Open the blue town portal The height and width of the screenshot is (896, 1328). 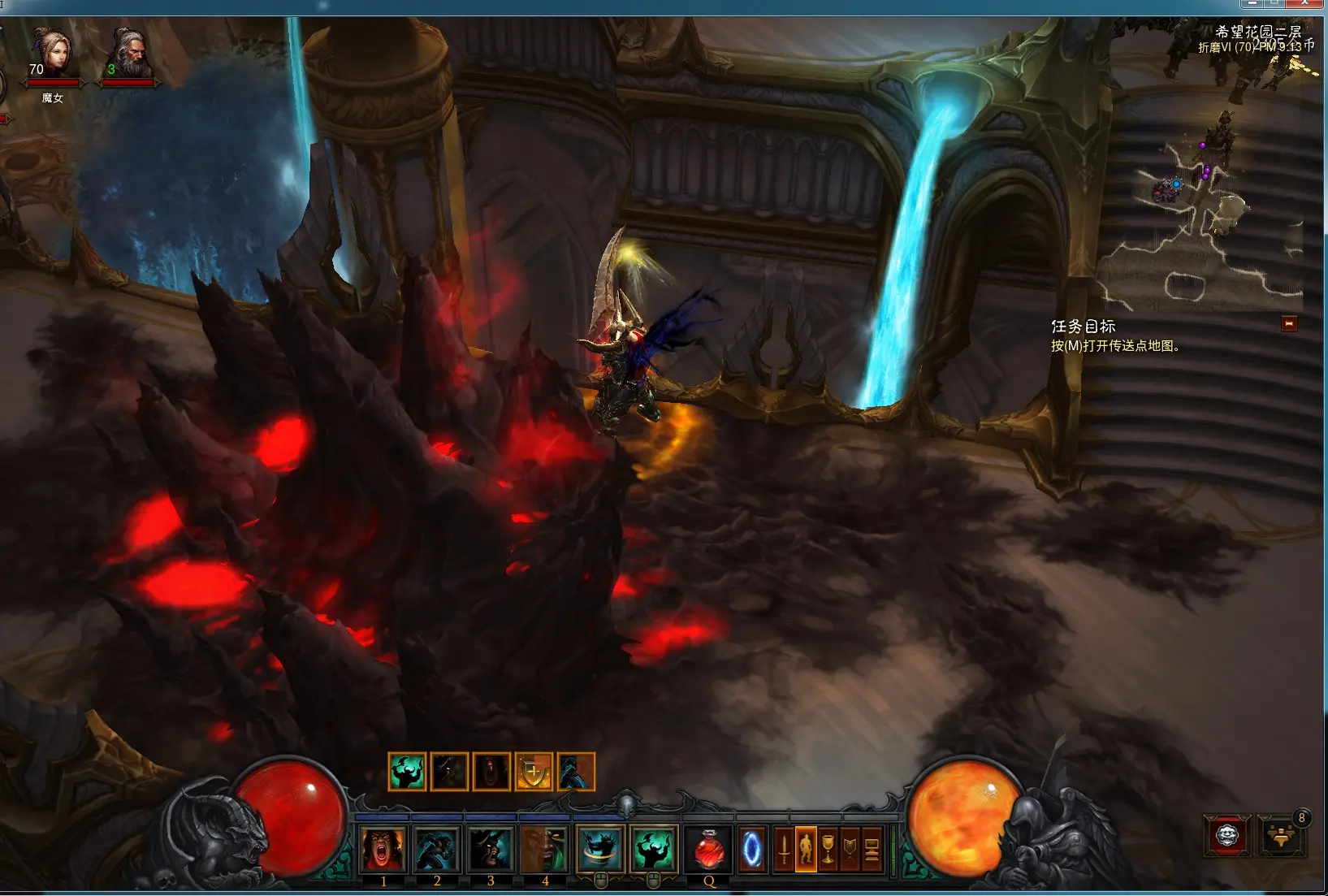pyautogui.click(x=752, y=850)
